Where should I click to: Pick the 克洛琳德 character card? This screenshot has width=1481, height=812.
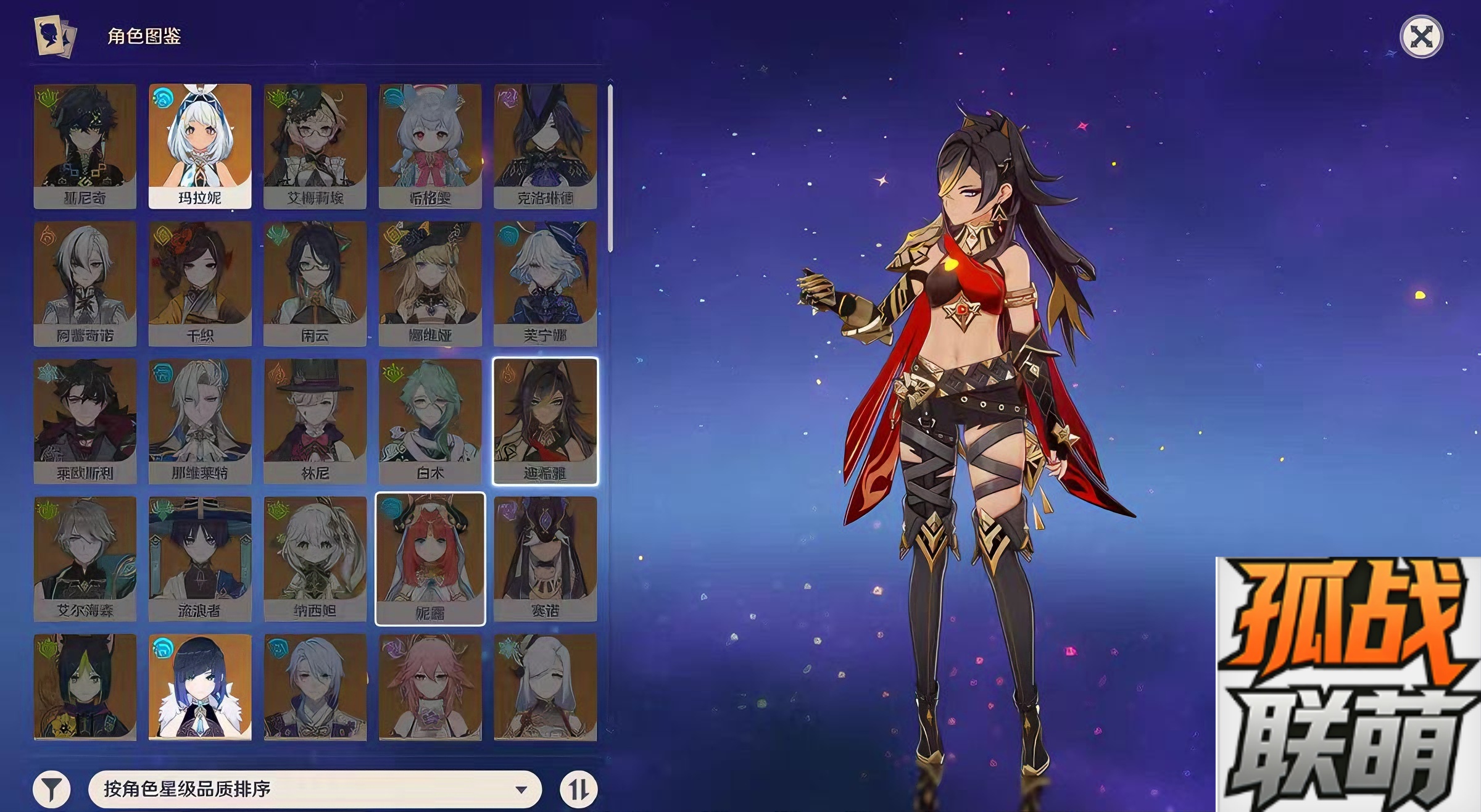[545, 146]
